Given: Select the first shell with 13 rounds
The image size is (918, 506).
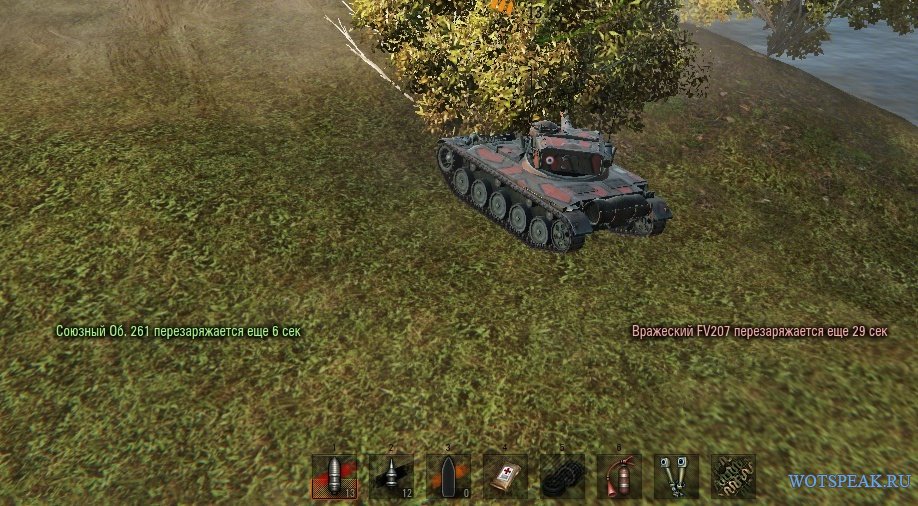Looking at the screenshot, I should (334, 475).
